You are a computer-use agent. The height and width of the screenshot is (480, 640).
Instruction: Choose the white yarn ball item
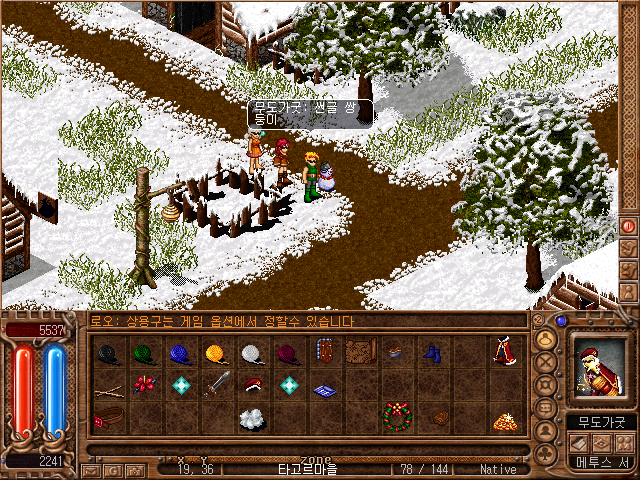(x=251, y=353)
